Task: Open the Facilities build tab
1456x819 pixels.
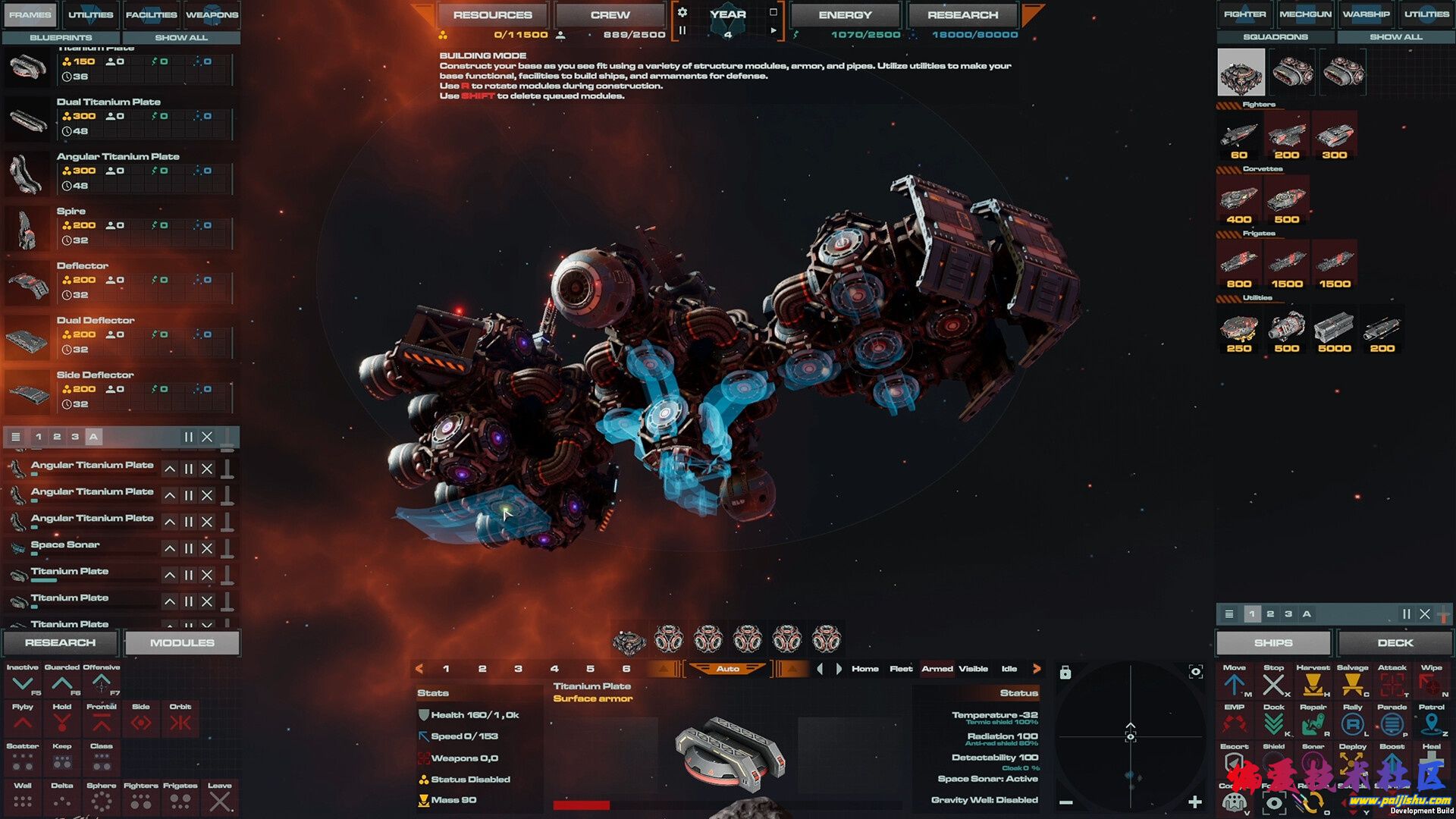Action: tap(151, 14)
